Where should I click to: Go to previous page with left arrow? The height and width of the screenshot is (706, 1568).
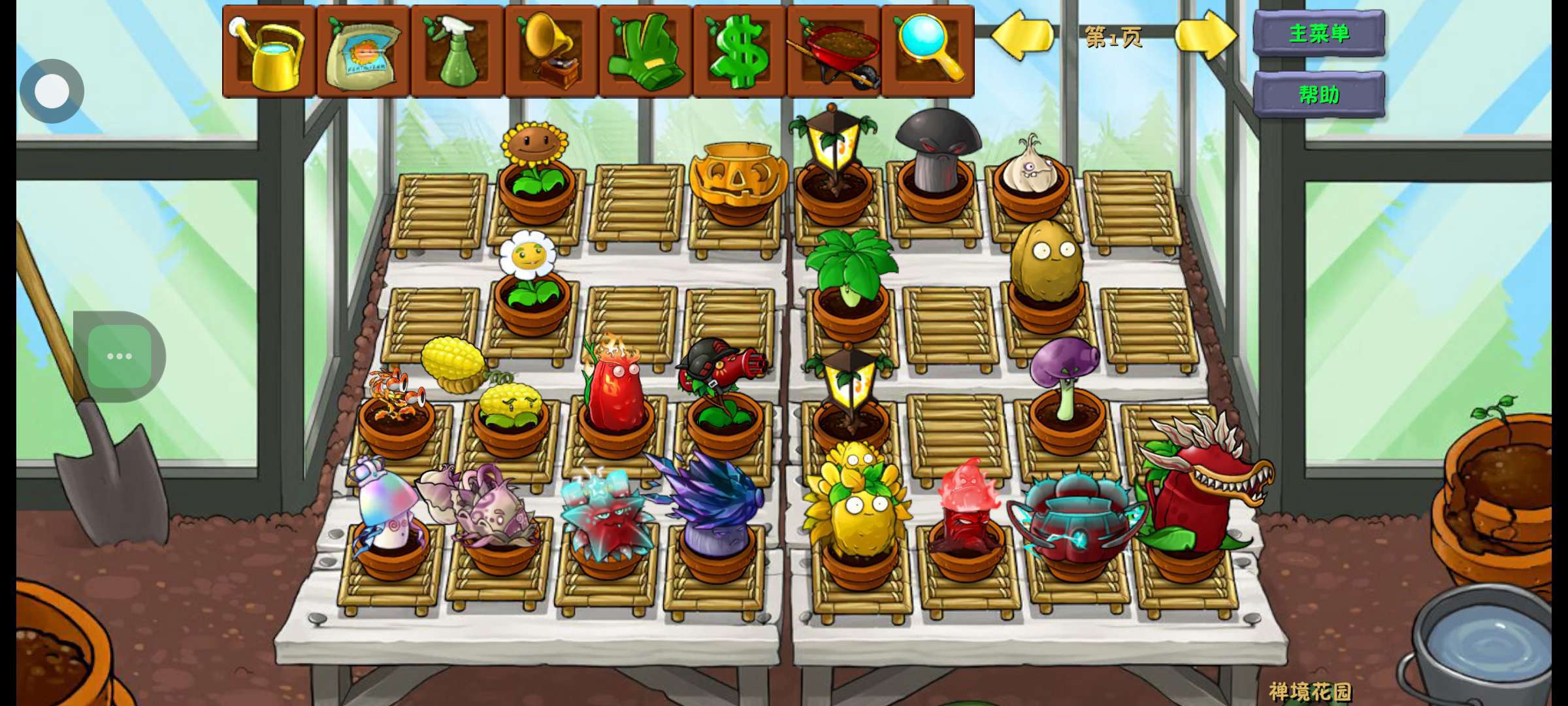1021,35
